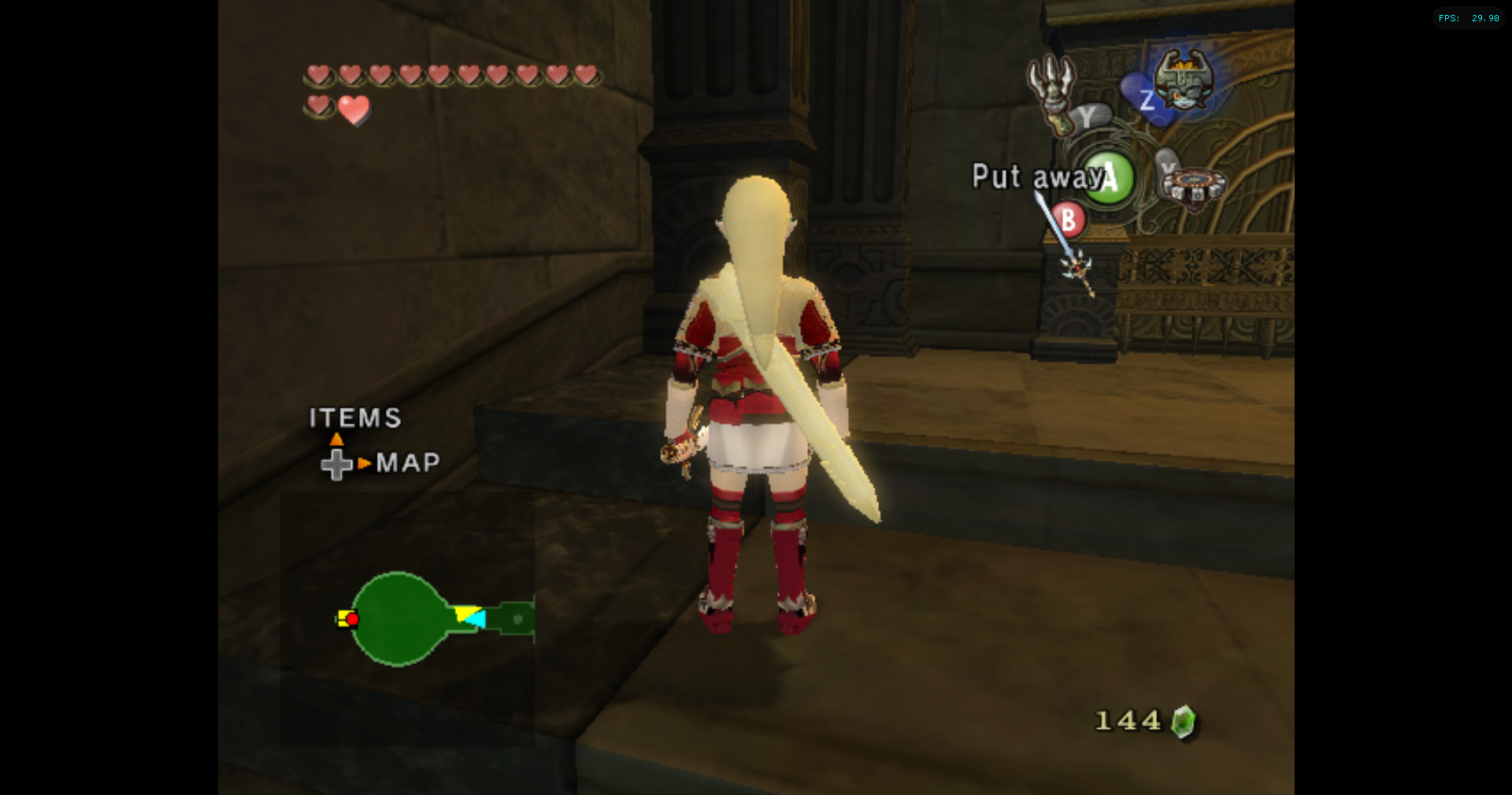The height and width of the screenshot is (795, 1512).
Task: Click the green rupee icon by the counter
Action: [1184, 720]
